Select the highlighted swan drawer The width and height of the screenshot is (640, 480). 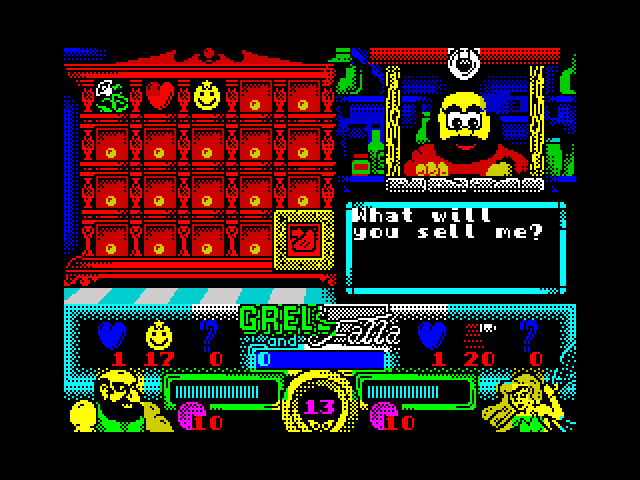pyautogui.click(x=301, y=242)
